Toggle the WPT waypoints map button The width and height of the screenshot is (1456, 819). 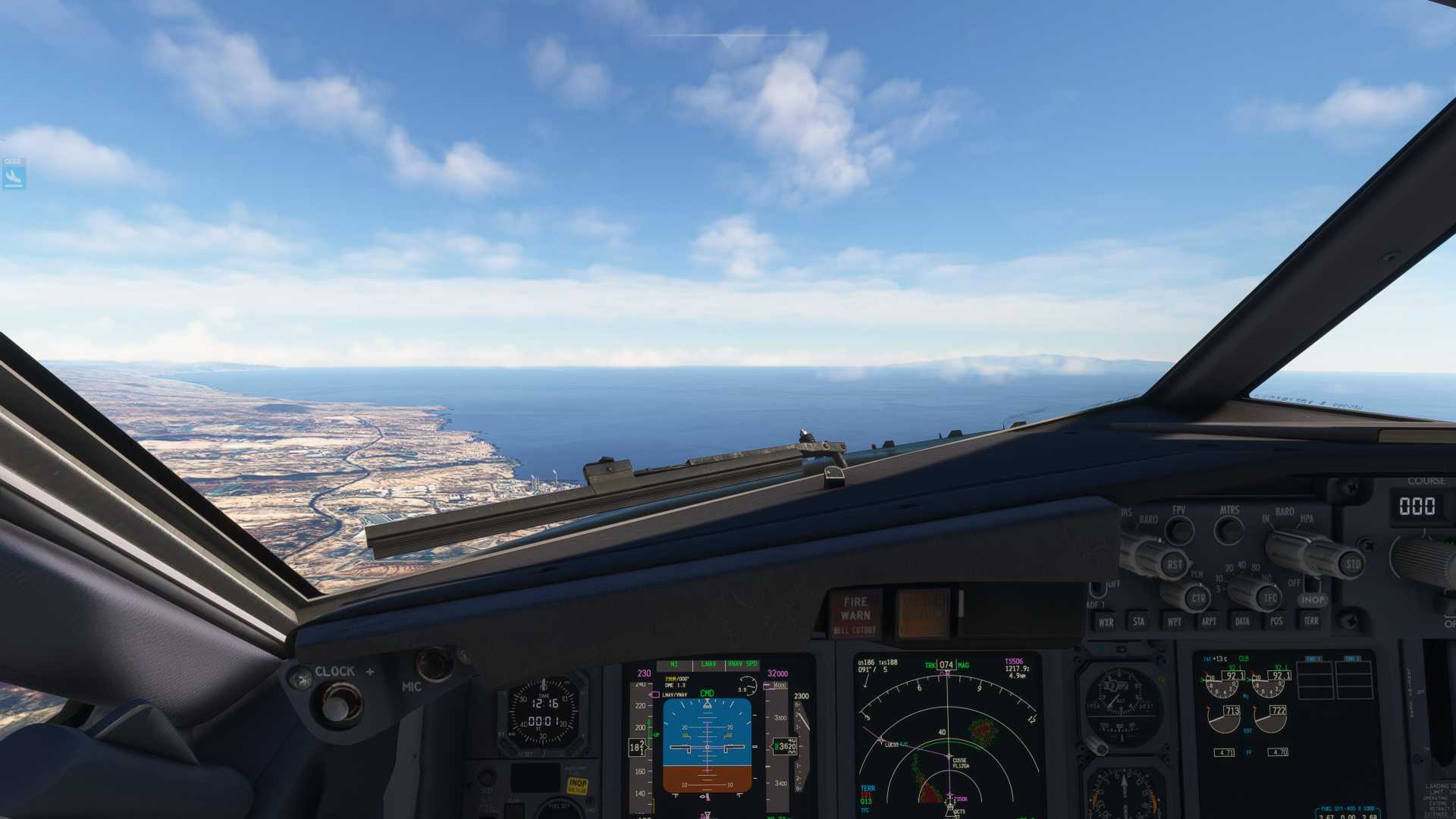pyautogui.click(x=1174, y=622)
